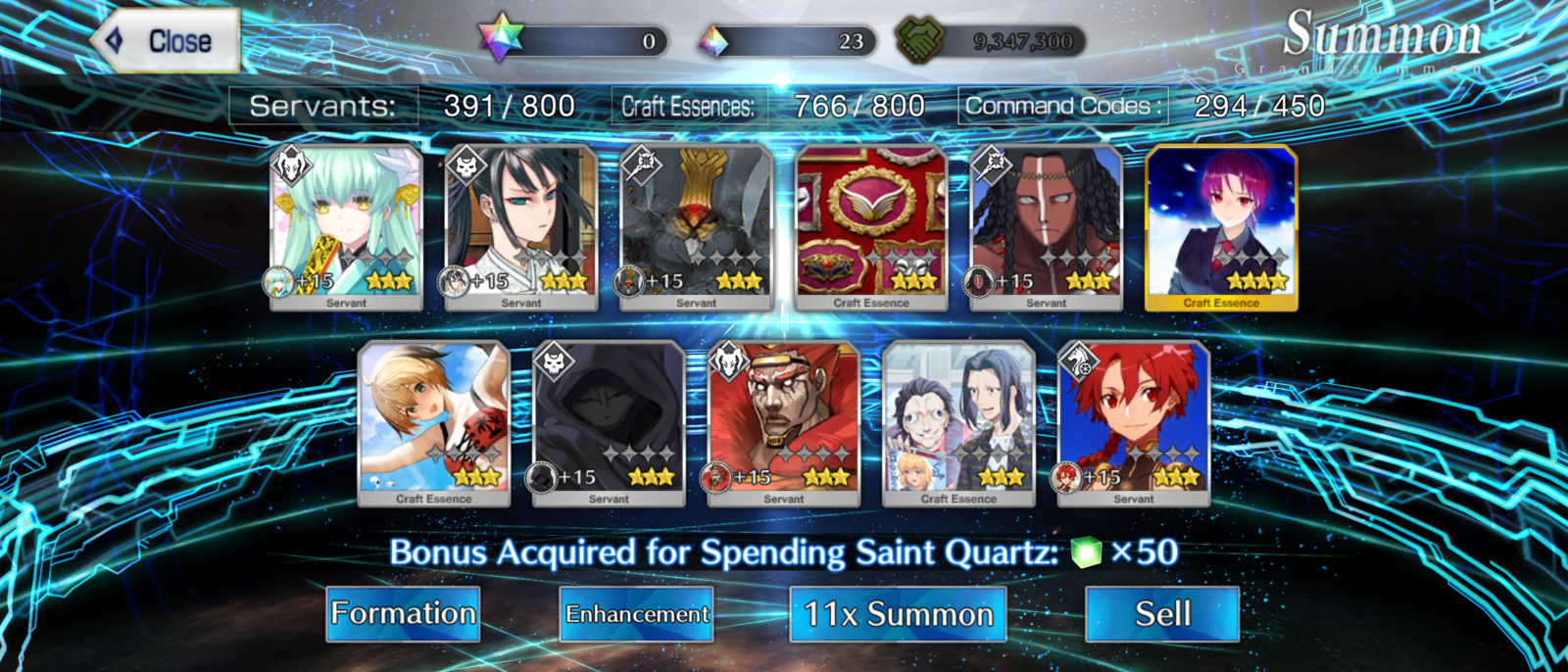Open the Sell menu

click(x=1161, y=614)
